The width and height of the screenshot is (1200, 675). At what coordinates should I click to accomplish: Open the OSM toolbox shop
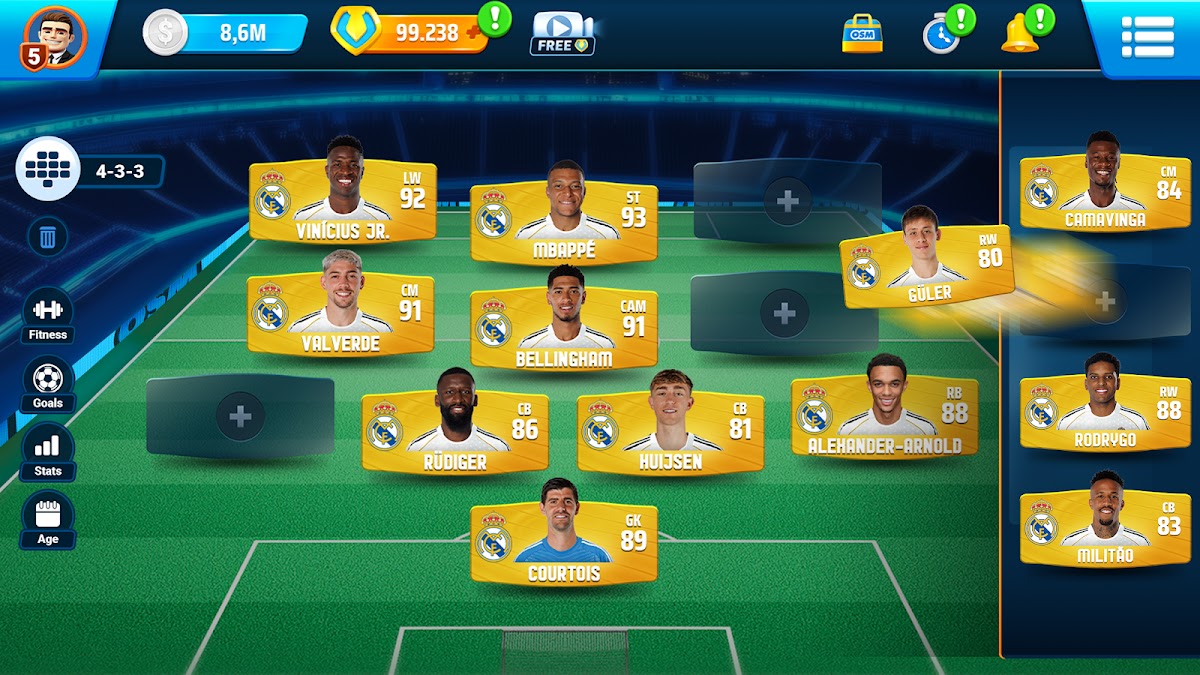861,34
